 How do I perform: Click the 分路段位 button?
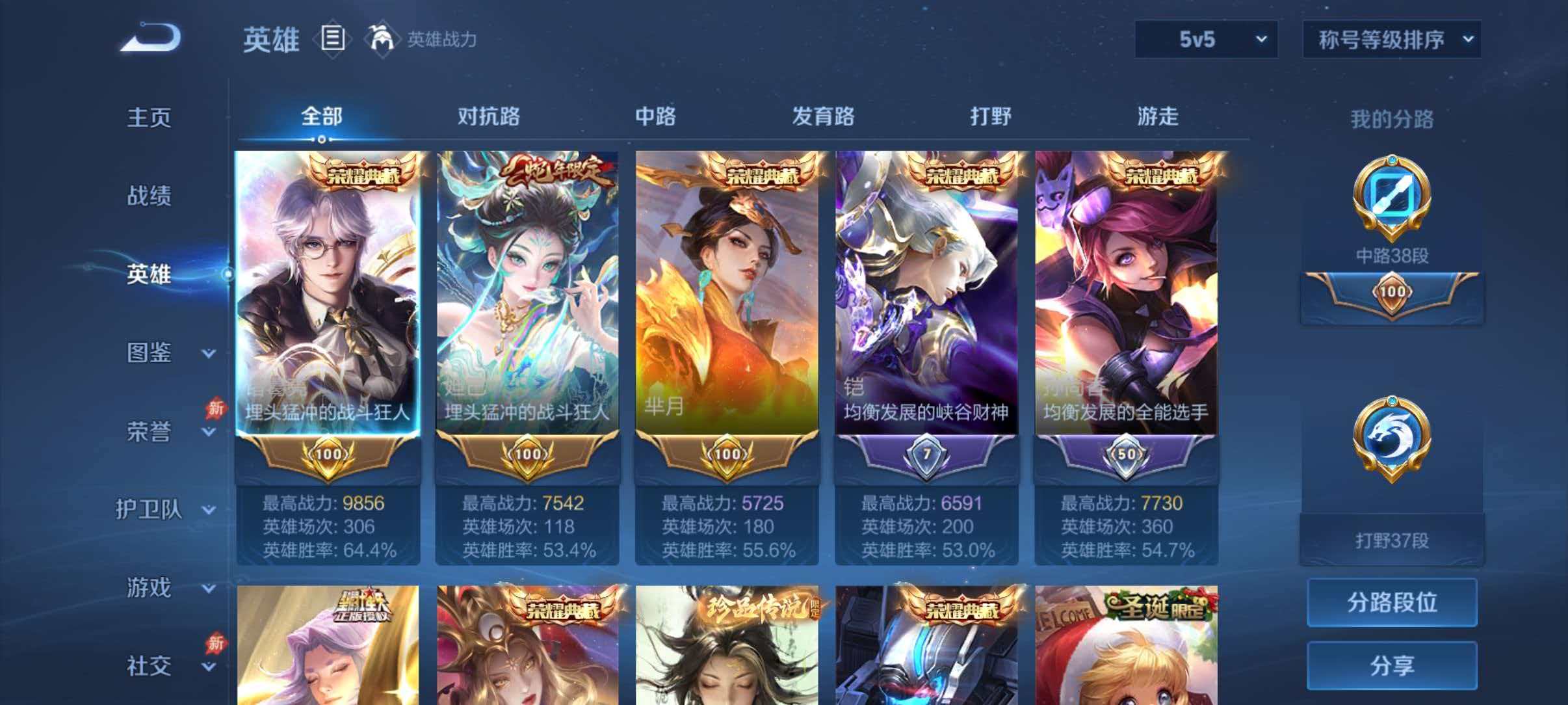pyautogui.click(x=1391, y=602)
